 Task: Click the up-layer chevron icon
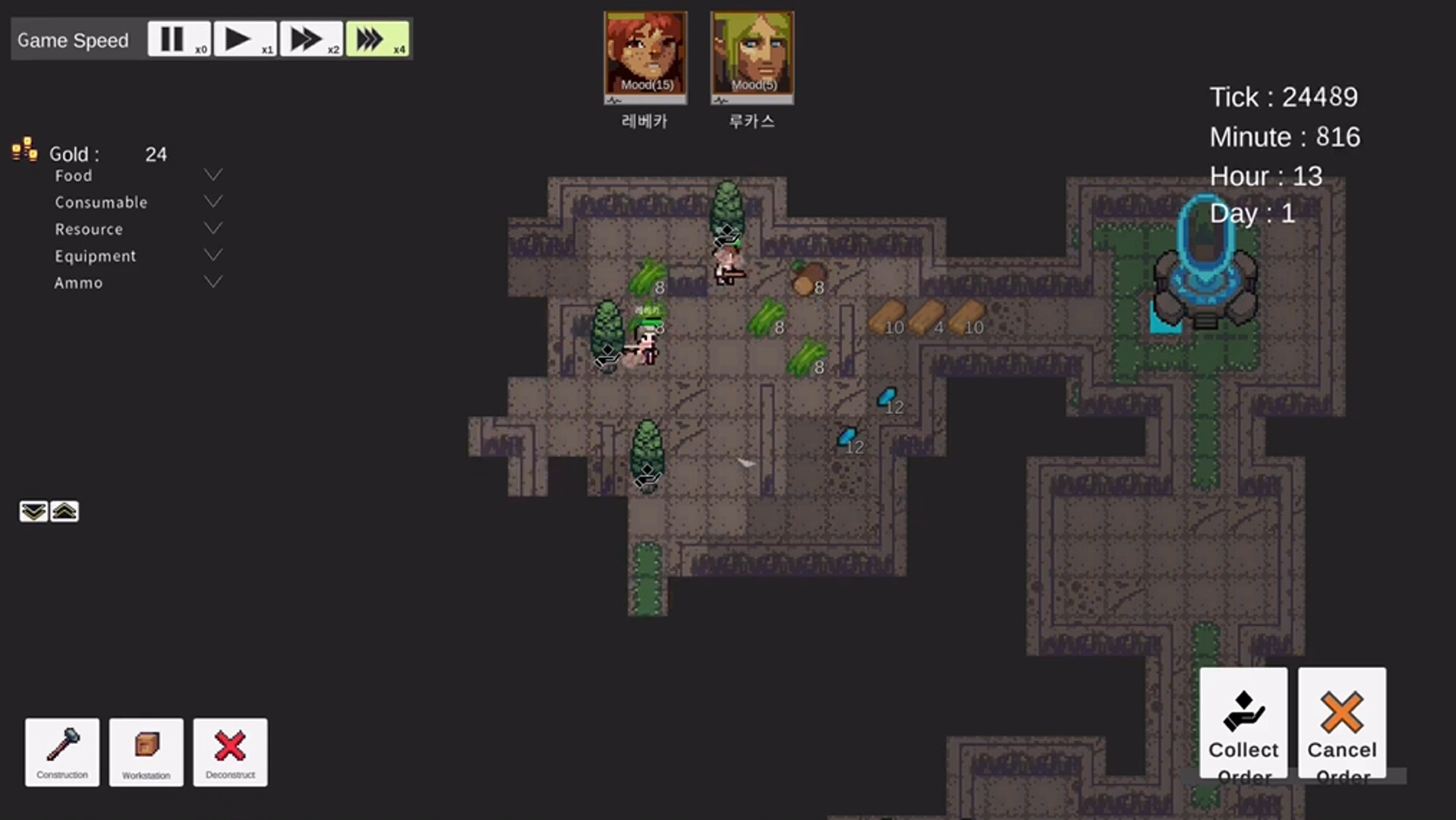[64, 511]
